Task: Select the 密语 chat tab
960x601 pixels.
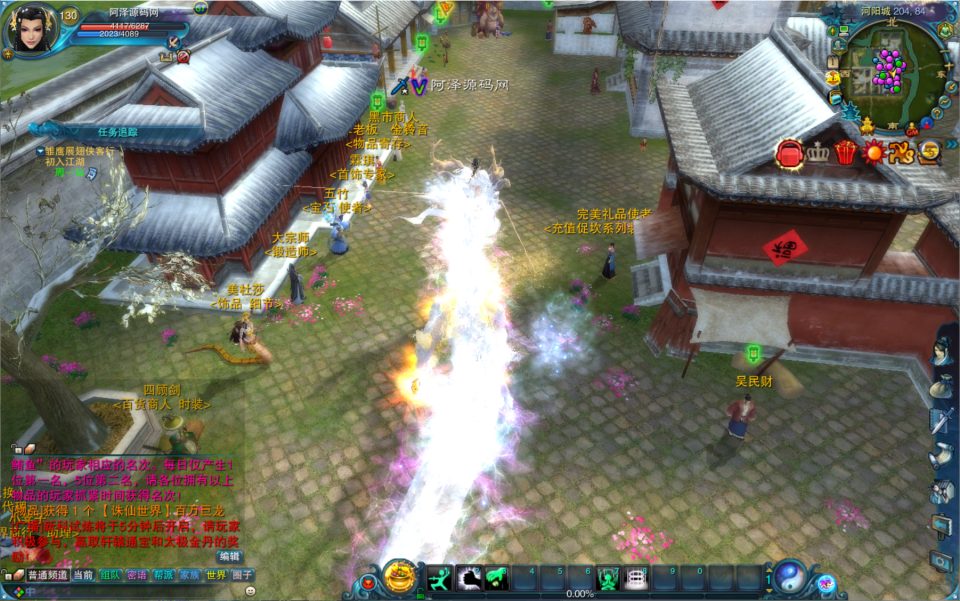Action: 137,575
